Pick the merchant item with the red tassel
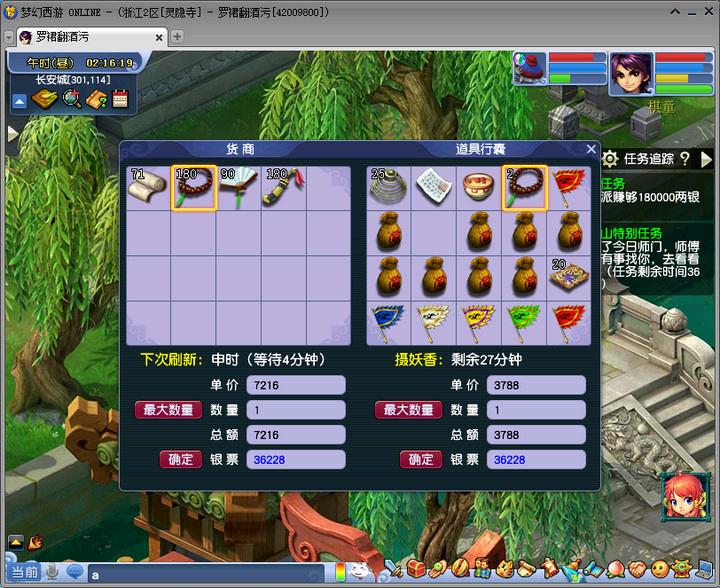 tap(284, 188)
